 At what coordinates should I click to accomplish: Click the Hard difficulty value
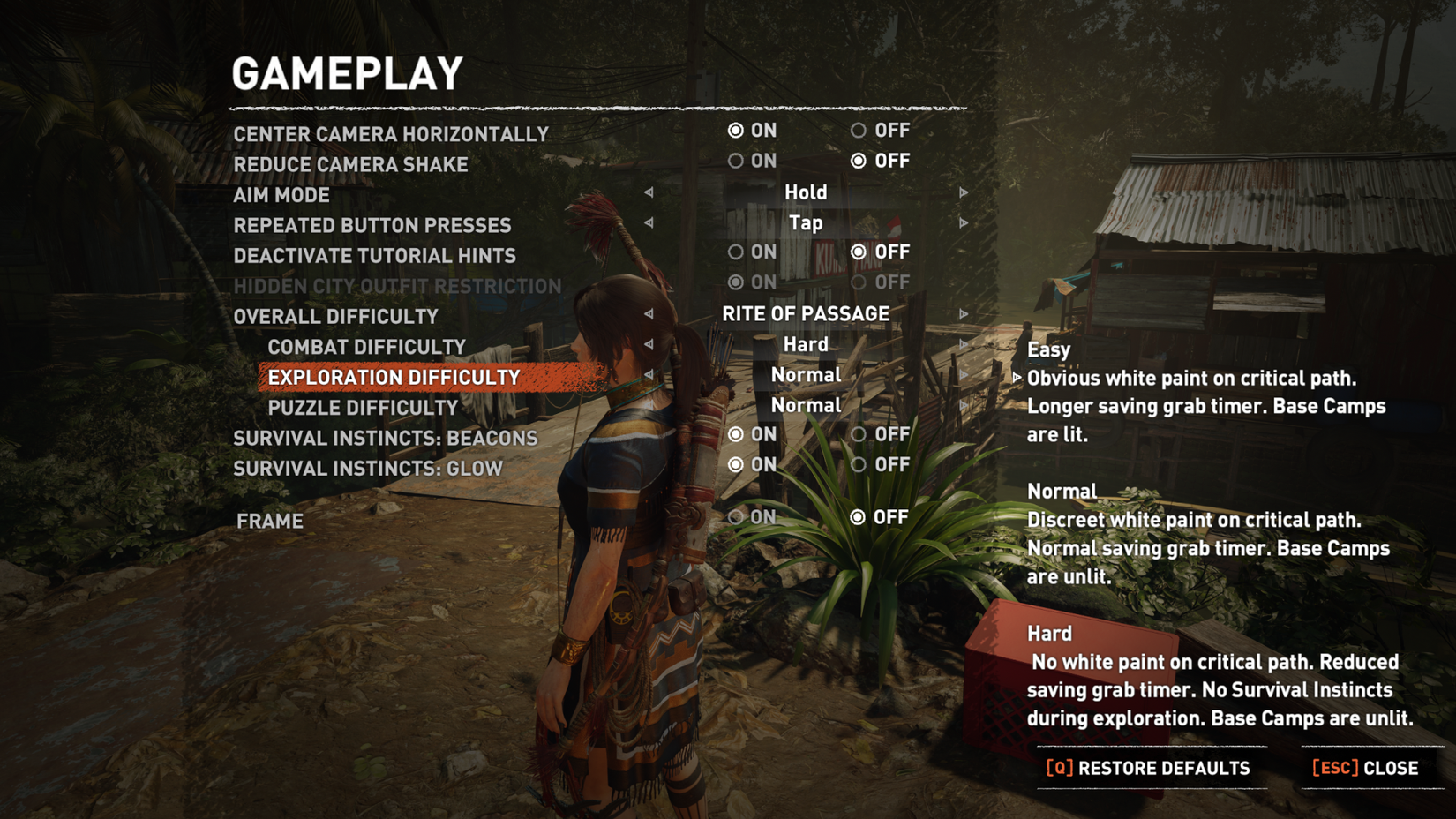[x=804, y=344]
